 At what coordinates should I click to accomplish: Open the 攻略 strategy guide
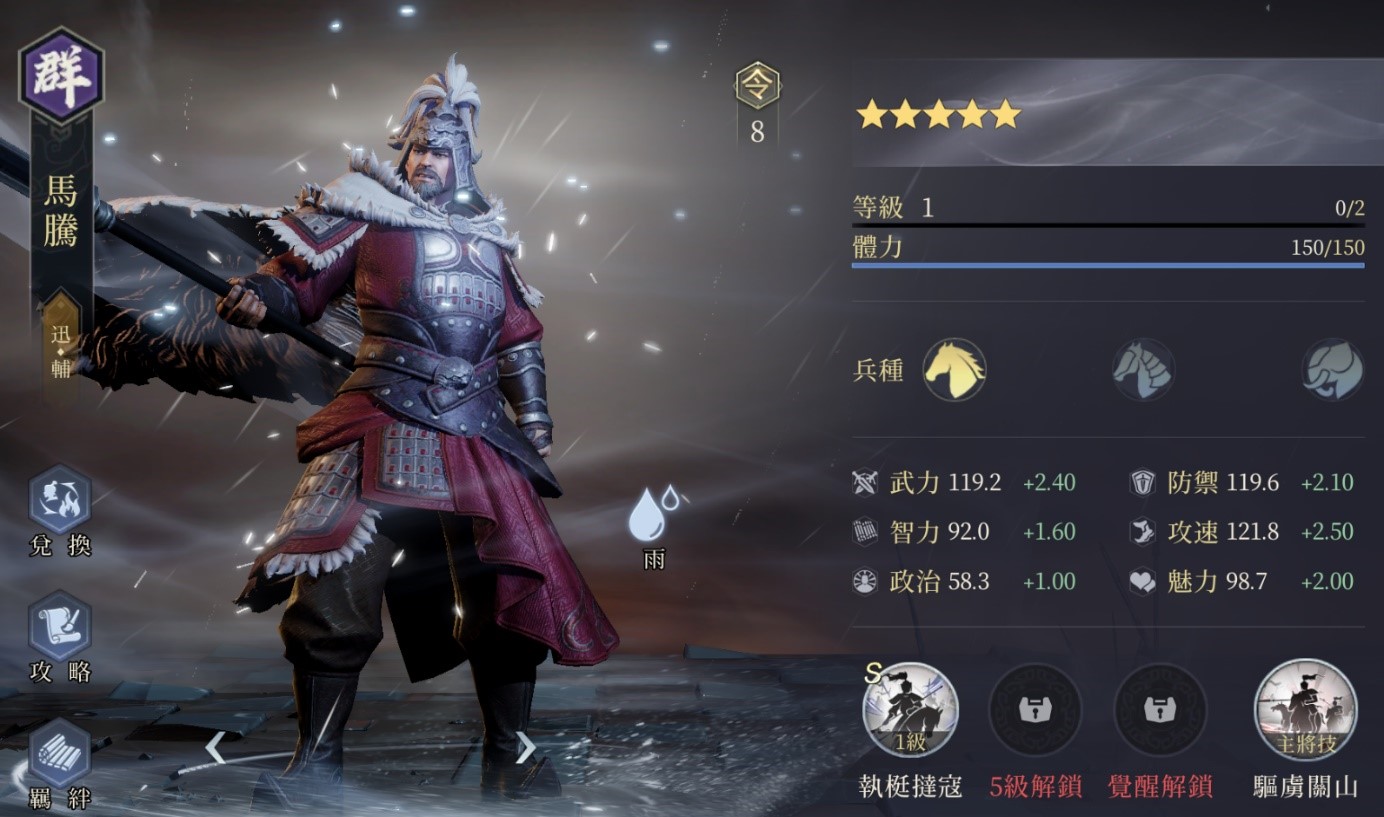tap(60, 627)
